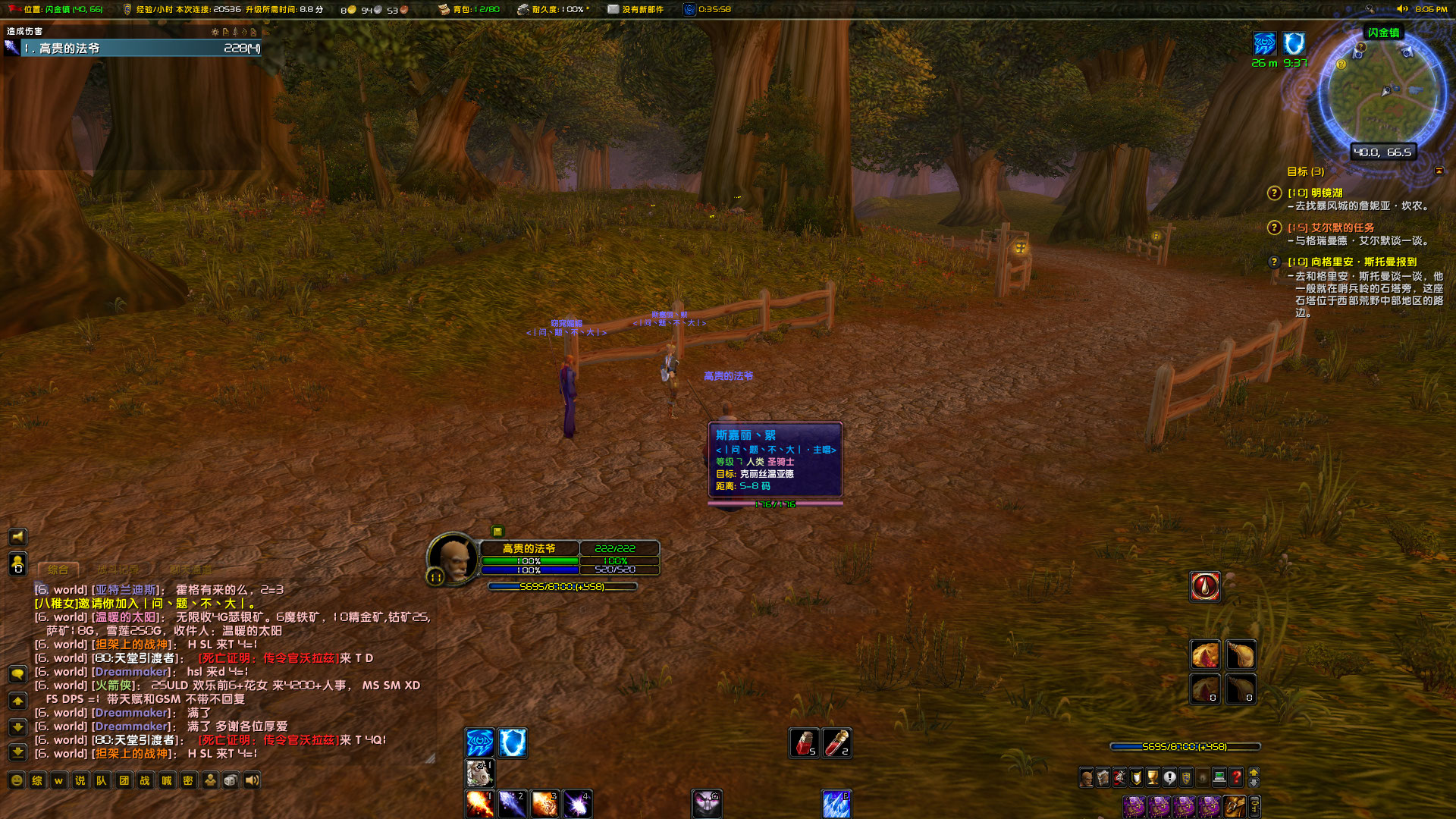Open the spellbook

[1103, 777]
